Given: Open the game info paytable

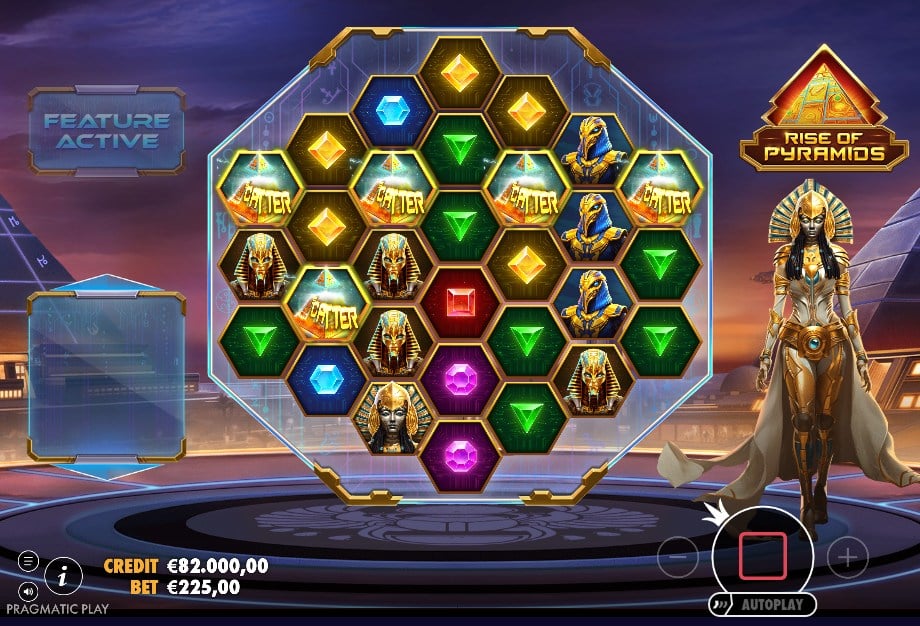Looking at the screenshot, I should (x=64, y=574).
